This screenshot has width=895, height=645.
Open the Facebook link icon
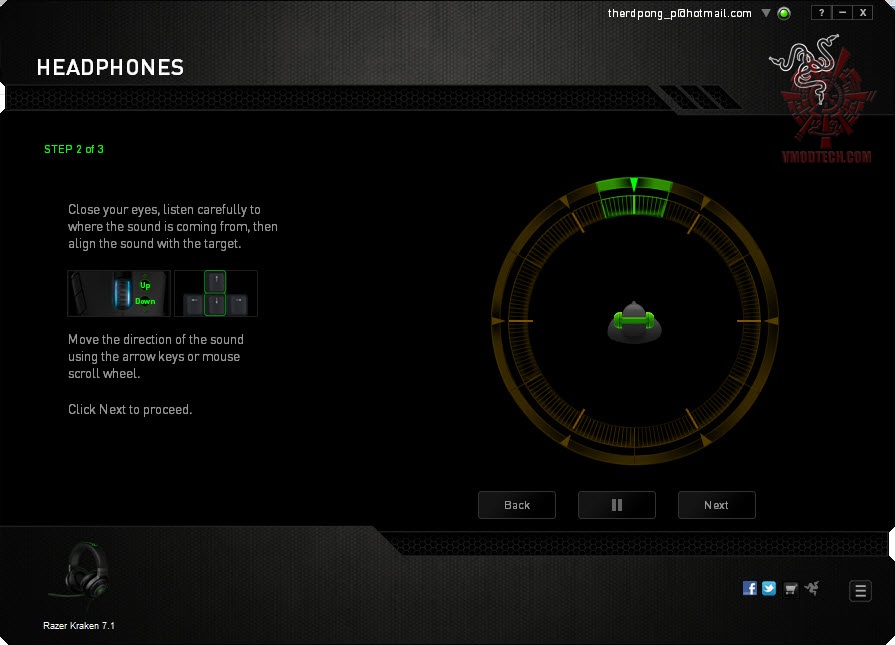click(x=750, y=589)
